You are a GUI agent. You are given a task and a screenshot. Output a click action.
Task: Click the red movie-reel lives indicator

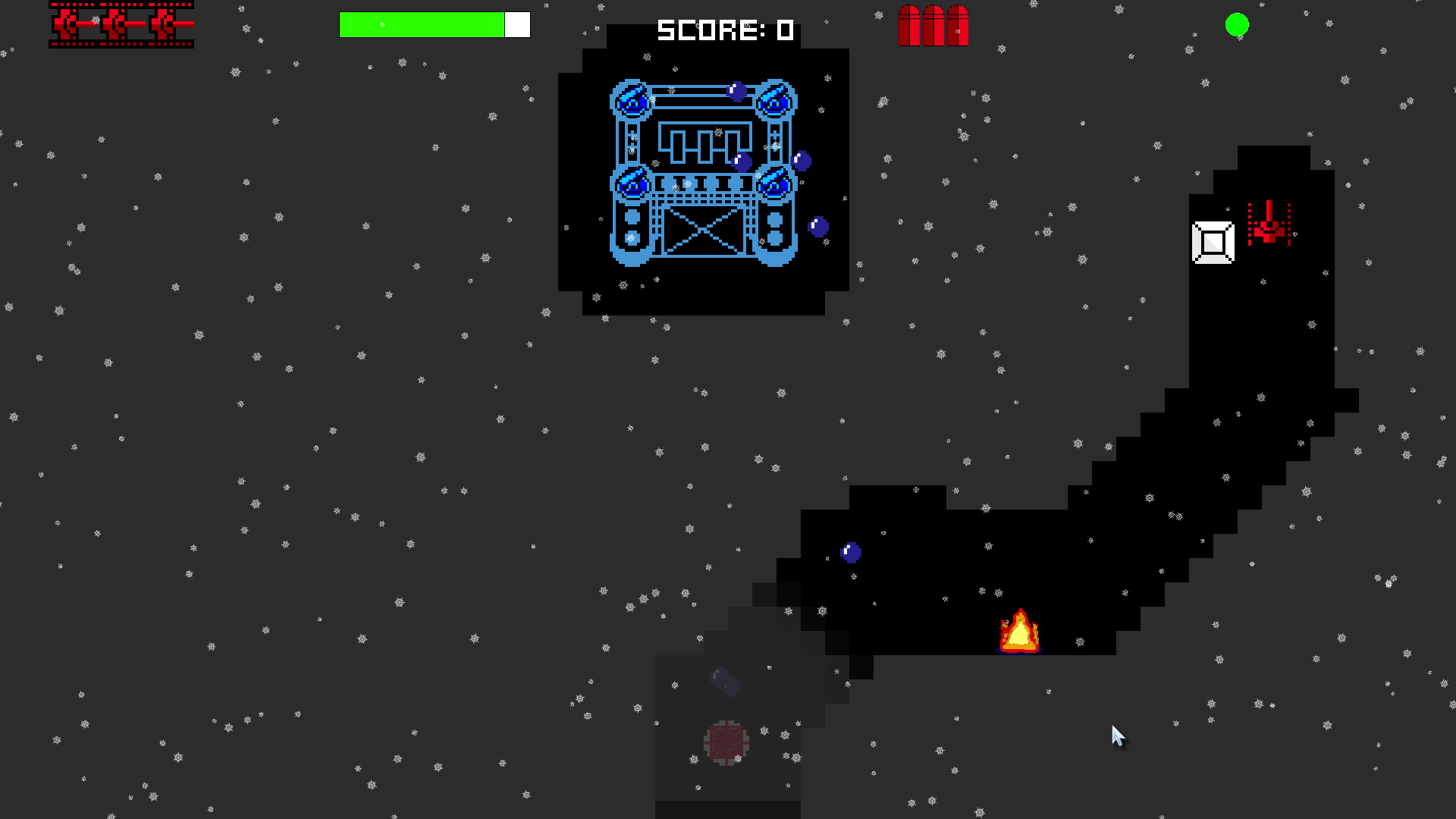coord(121,24)
